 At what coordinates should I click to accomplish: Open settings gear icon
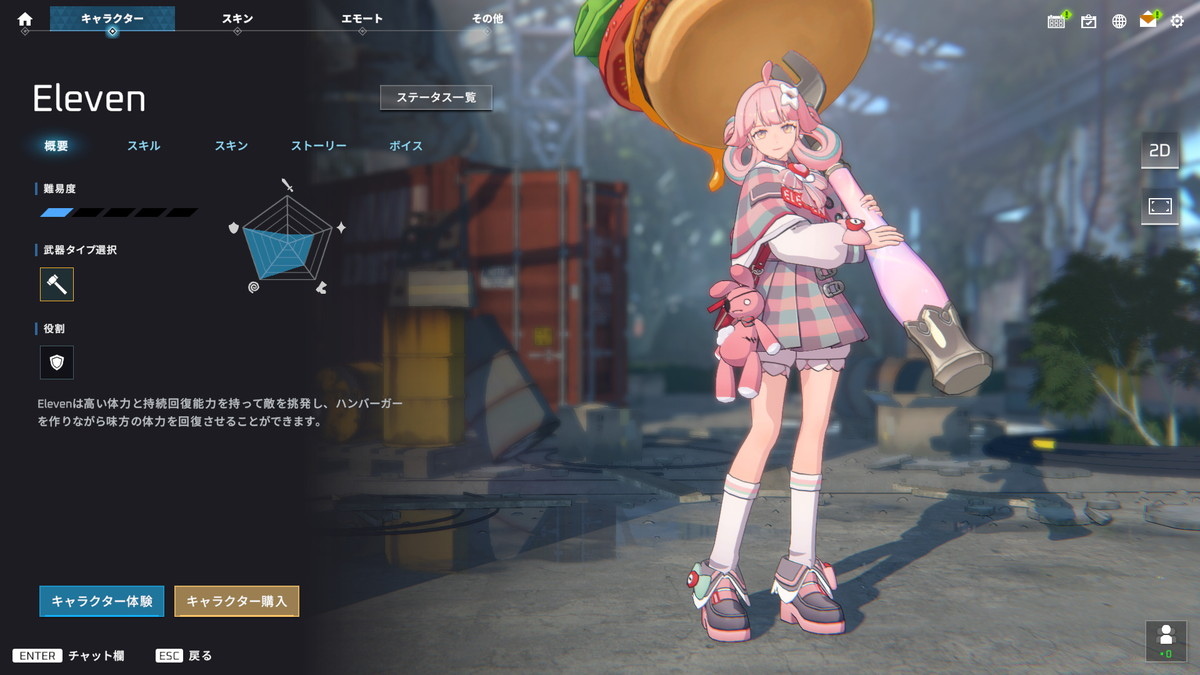(x=1177, y=21)
